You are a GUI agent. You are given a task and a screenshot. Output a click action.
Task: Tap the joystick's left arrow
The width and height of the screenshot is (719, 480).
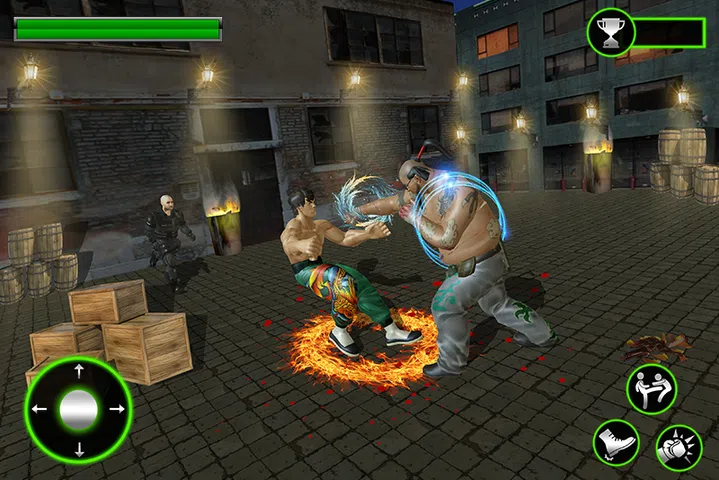pos(40,409)
